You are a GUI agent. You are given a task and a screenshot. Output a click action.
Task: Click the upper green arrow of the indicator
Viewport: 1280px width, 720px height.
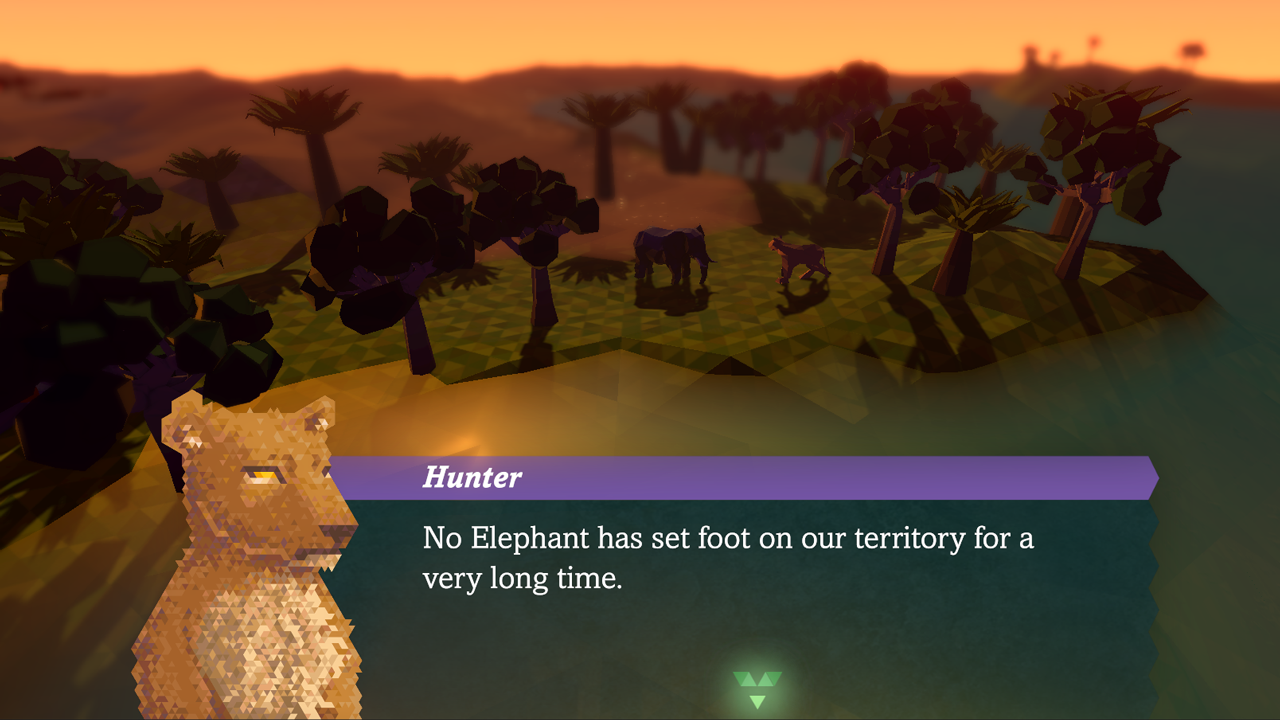click(x=757, y=680)
